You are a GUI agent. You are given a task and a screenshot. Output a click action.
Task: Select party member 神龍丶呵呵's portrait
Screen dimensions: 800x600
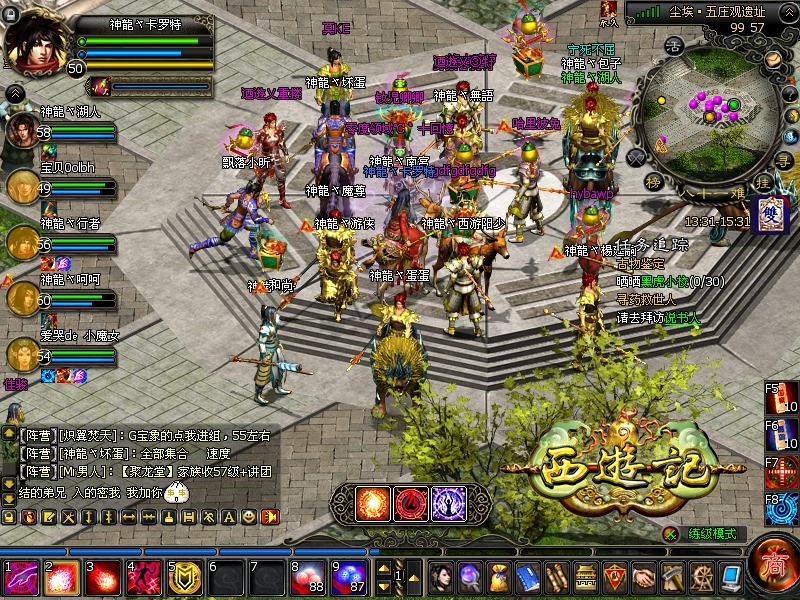pyautogui.click(x=24, y=297)
